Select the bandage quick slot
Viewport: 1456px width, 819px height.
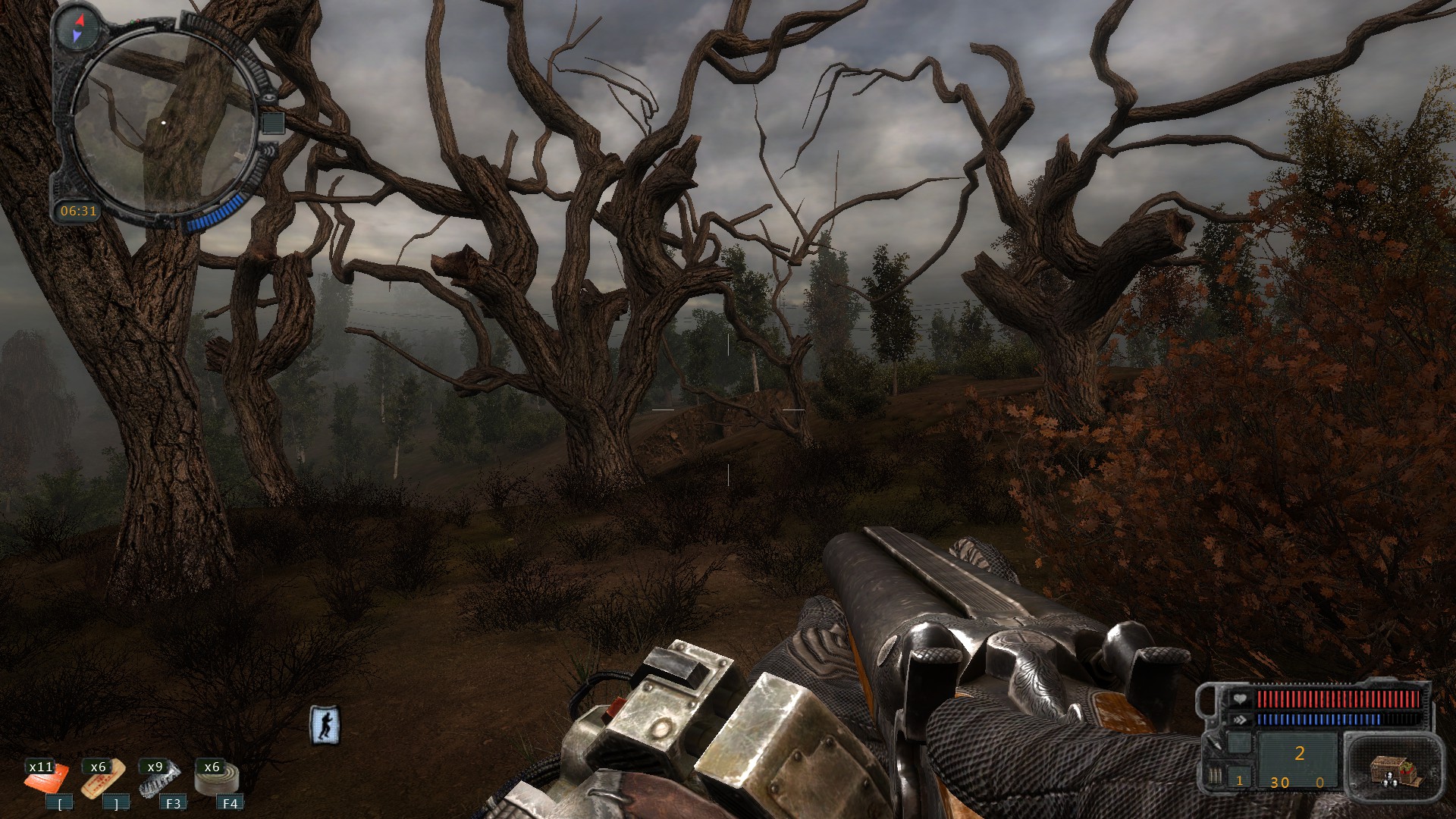[x=103, y=779]
